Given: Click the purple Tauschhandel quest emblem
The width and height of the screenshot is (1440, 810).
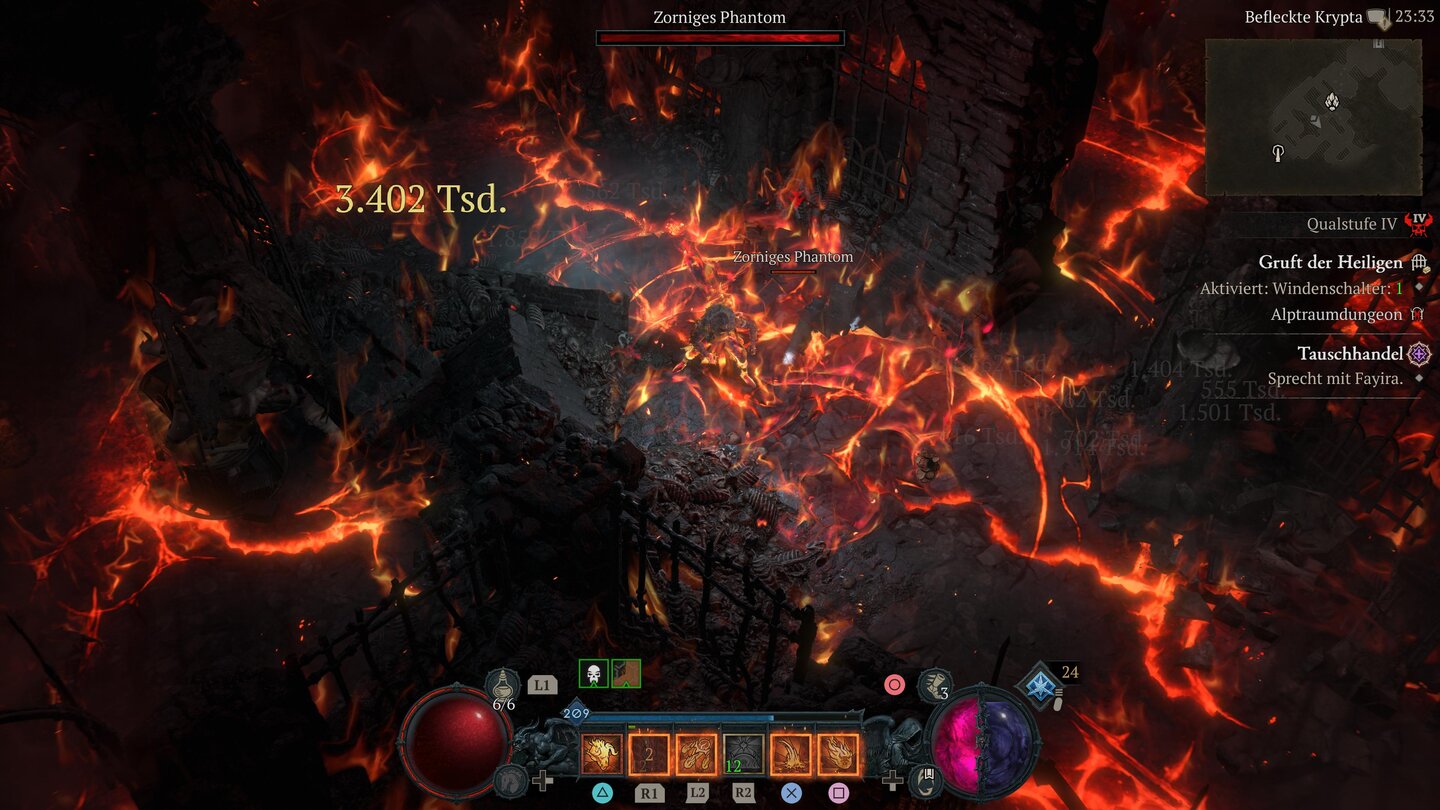Looking at the screenshot, I should 1418,354.
